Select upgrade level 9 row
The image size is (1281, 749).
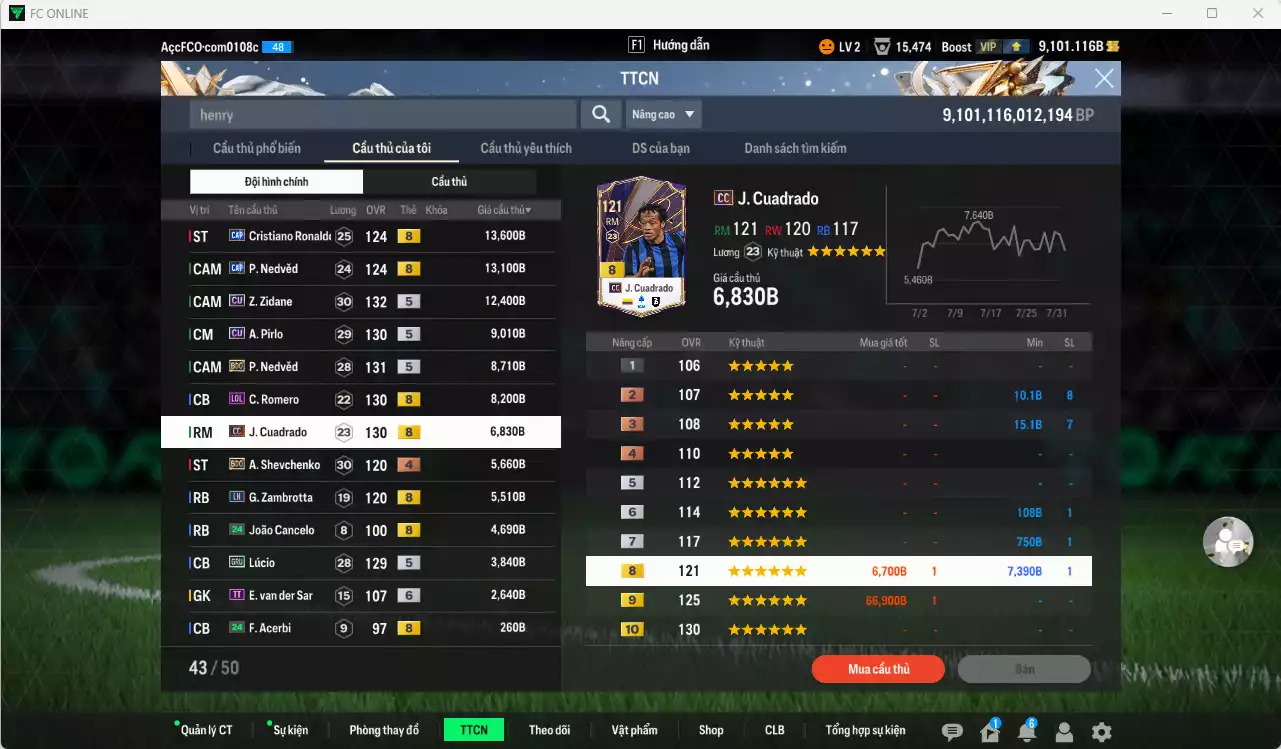coord(838,600)
